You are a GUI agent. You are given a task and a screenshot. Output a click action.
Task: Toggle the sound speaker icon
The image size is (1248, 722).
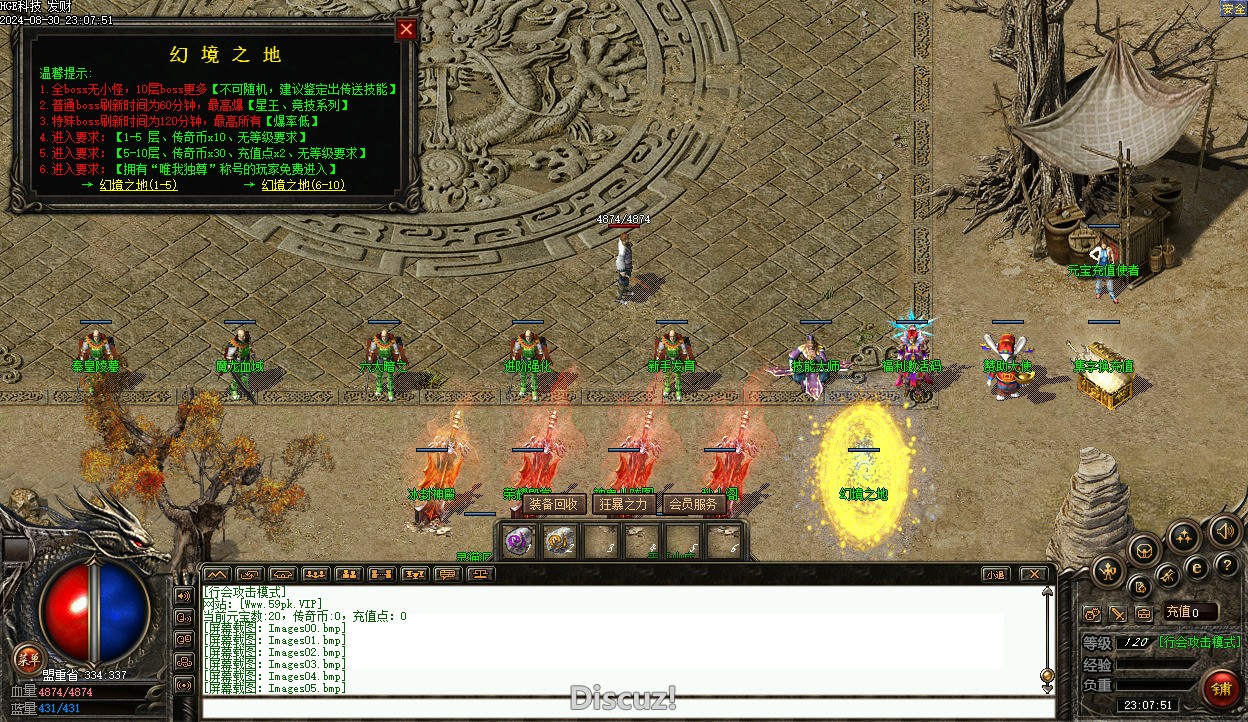(1224, 530)
